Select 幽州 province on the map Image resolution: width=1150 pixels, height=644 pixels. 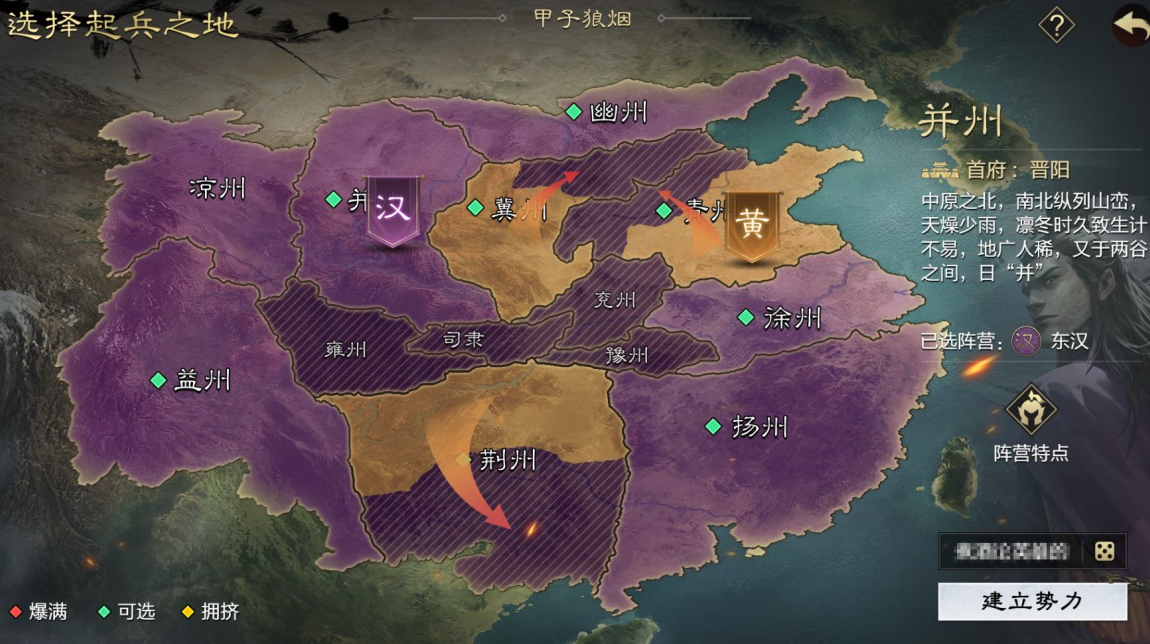click(607, 112)
